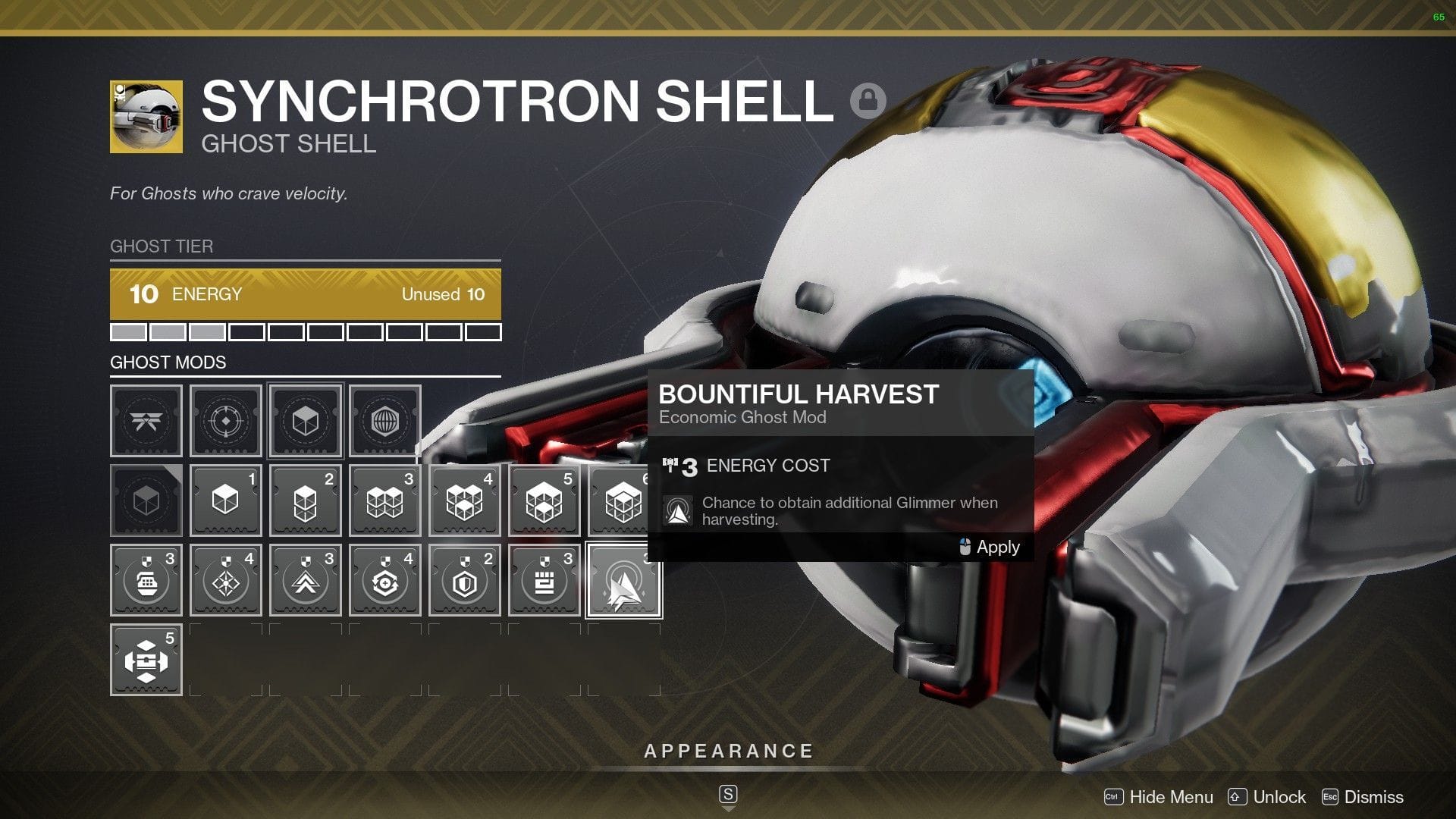The width and height of the screenshot is (1456, 819).
Task: Toggle the lock icon beside the shell name
Action: 869,99
